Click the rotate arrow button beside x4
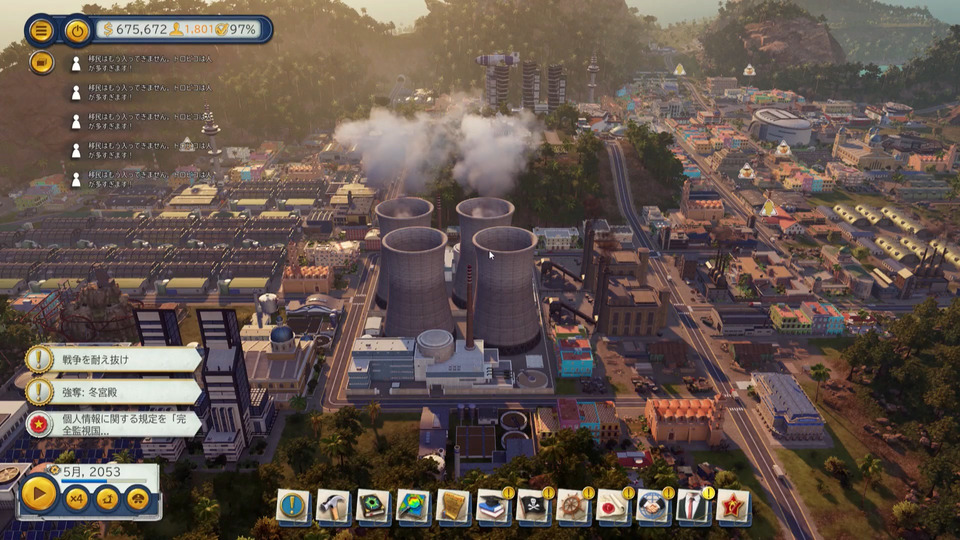 click(x=107, y=497)
